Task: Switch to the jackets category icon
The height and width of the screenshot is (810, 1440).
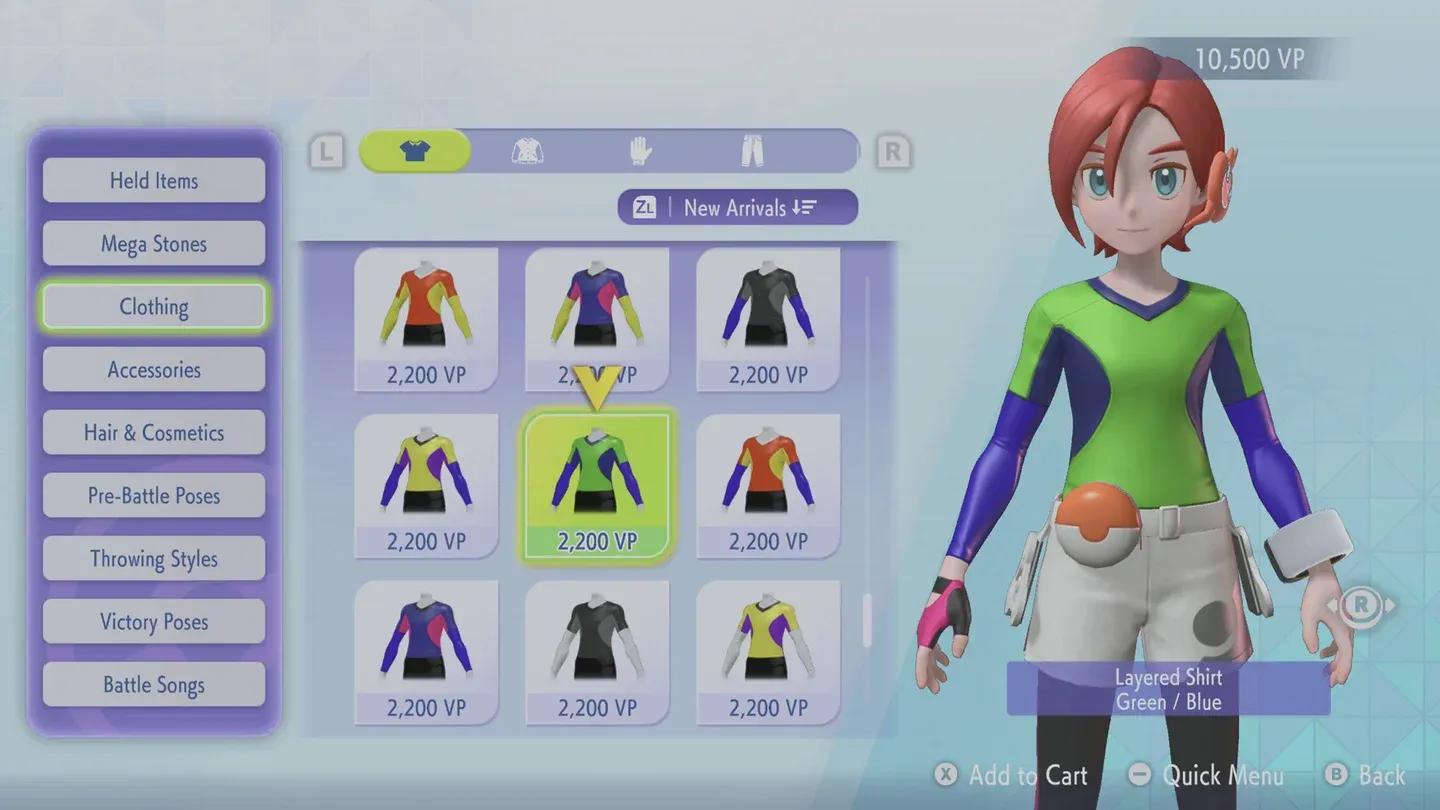Action: click(x=528, y=150)
